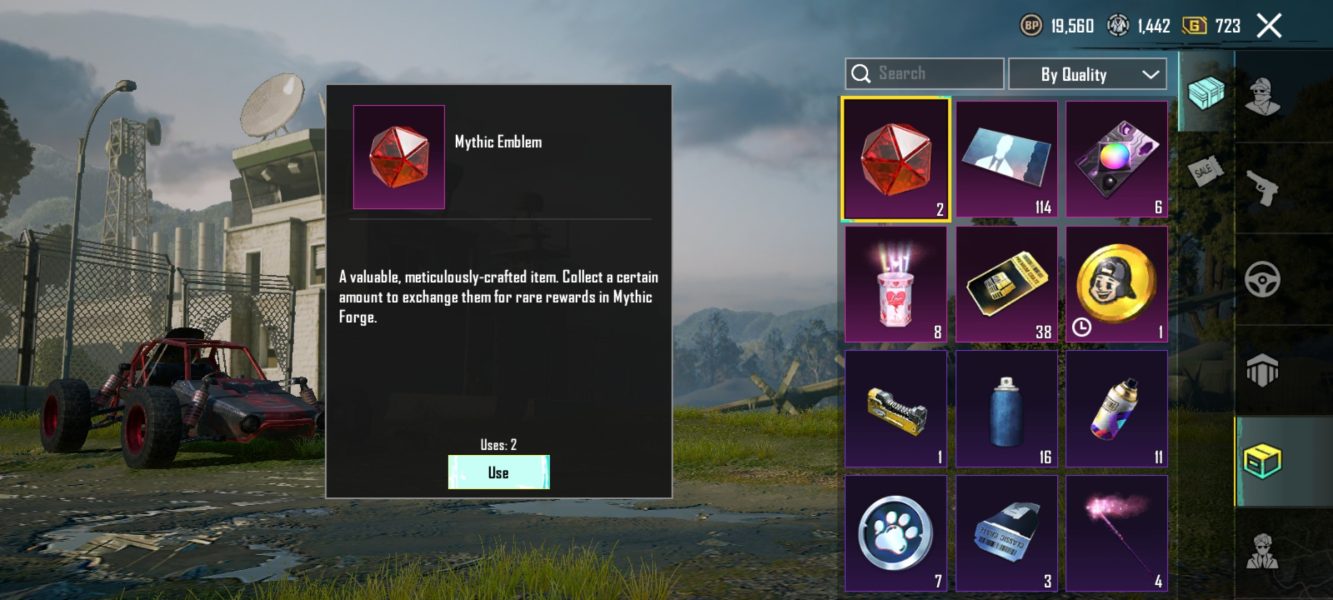This screenshot has width=1333, height=600.
Task: Select the blue spray can item
Action: pos(1006,409)
